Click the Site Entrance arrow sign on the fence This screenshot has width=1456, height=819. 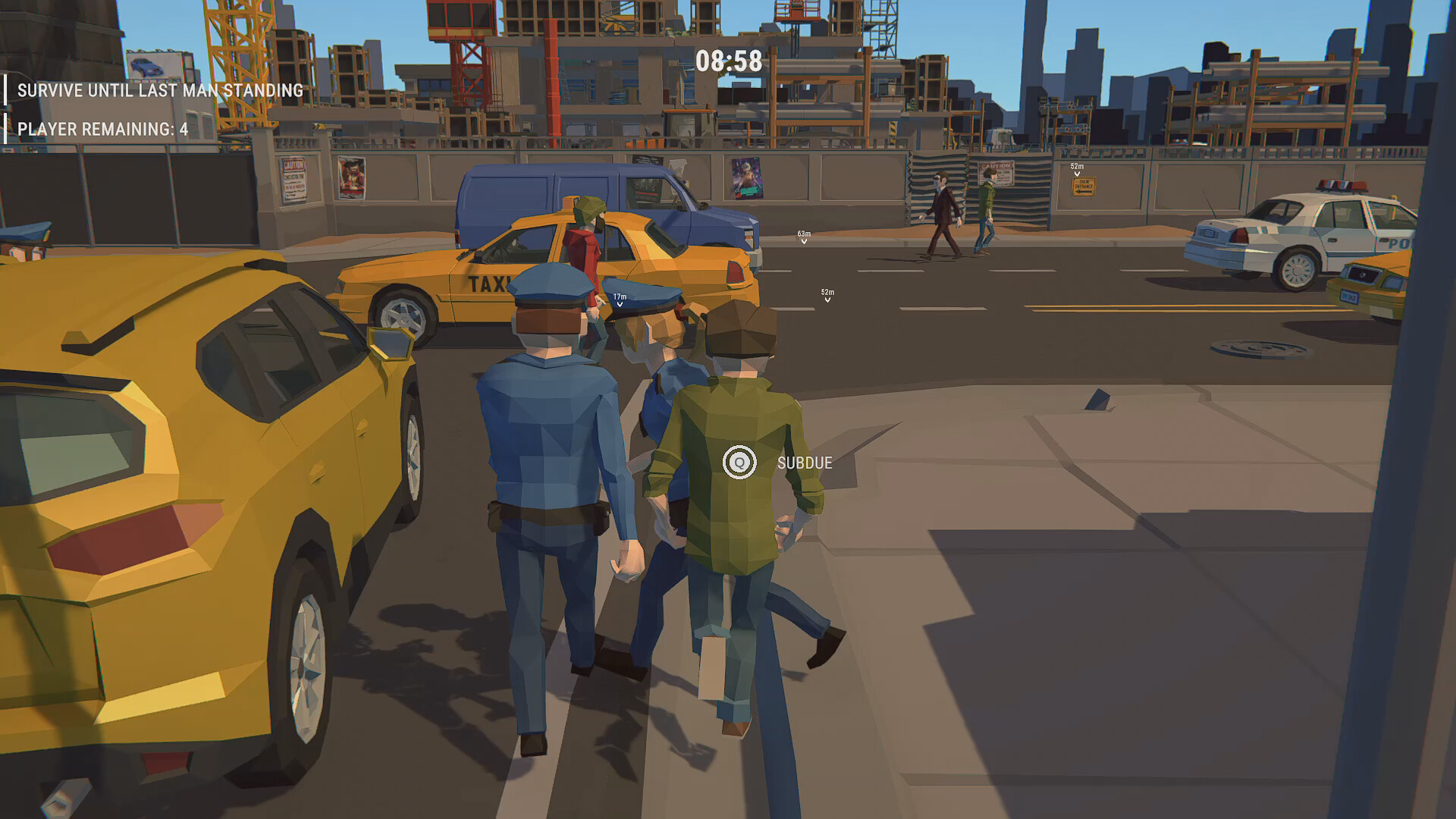coord(1084,187)
